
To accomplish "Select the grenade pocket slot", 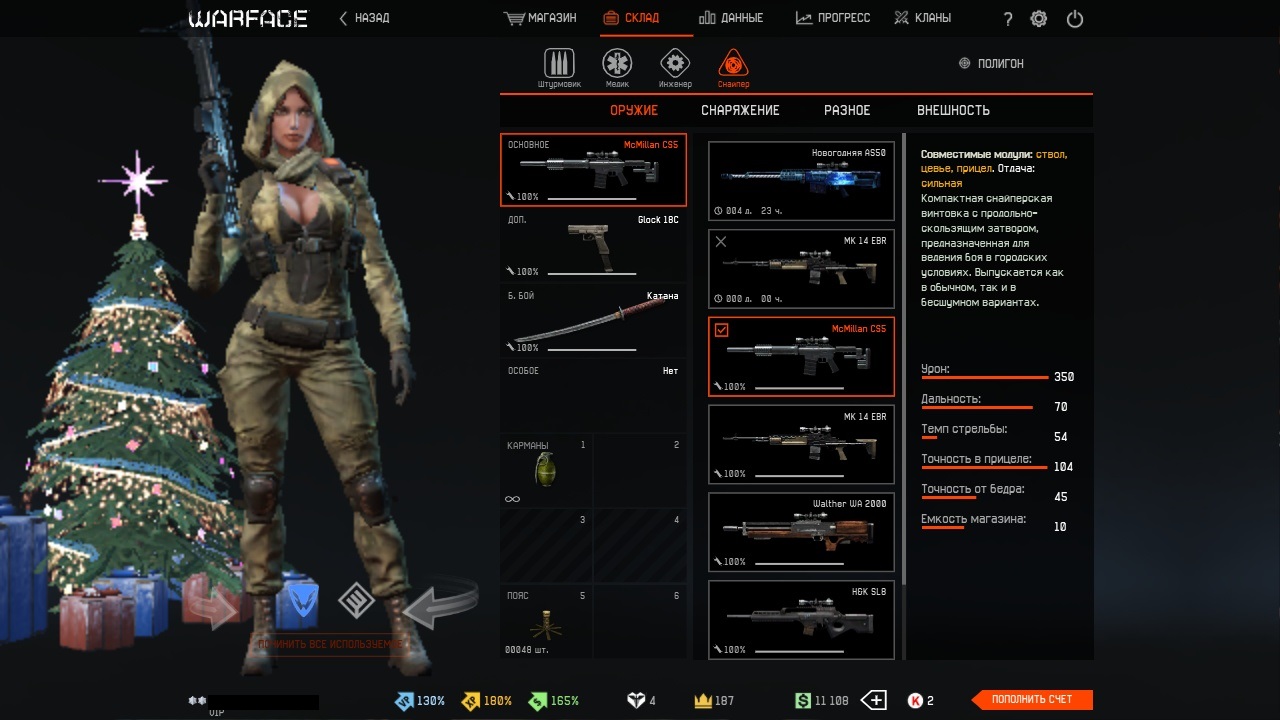I will pyautogui.click(x=546, y=471).
